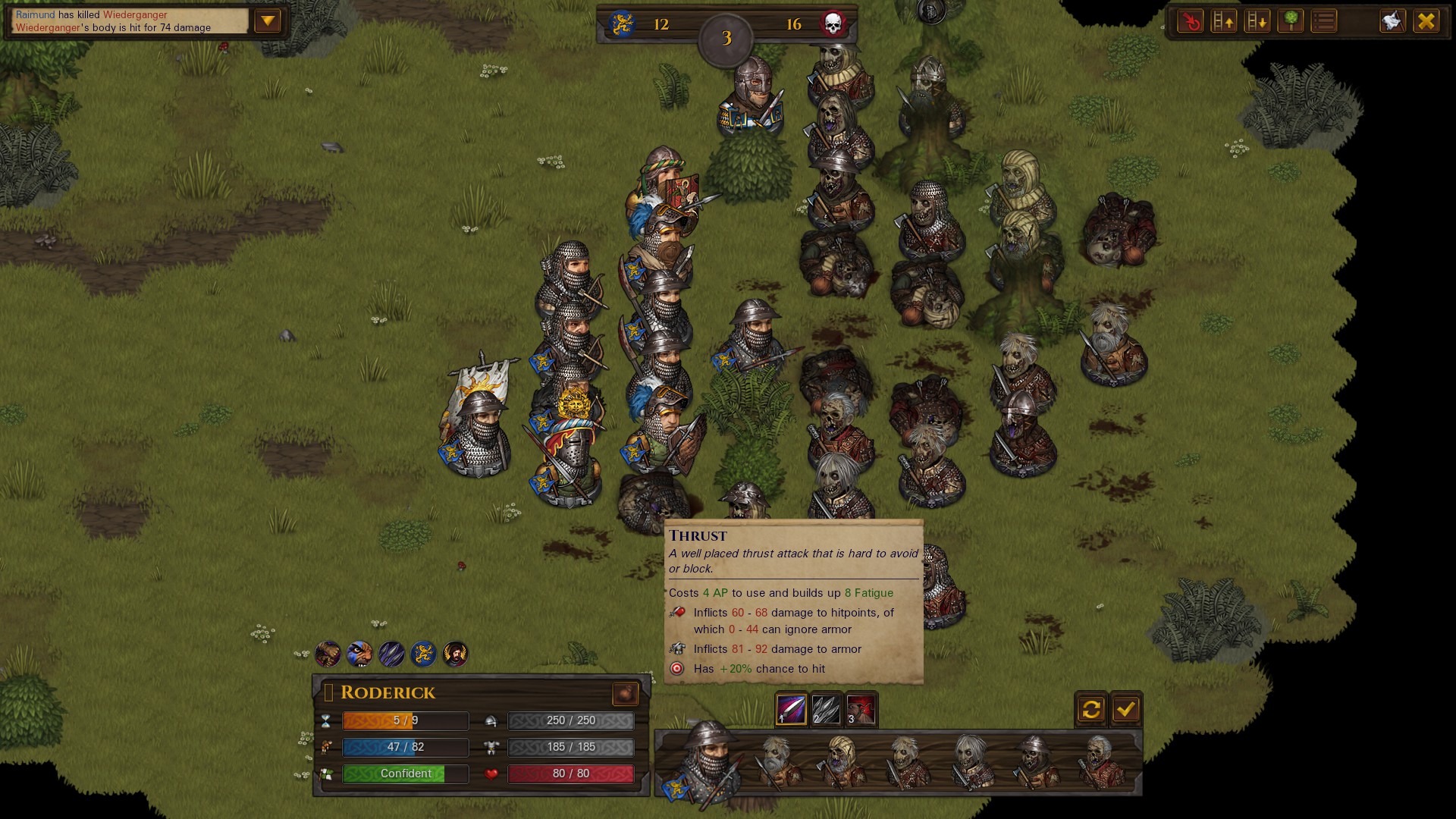The width and height of the screenshot is (1456, 819).
Task: Select Roderick's portrait in the turn order bar
Action: point(705,762)
